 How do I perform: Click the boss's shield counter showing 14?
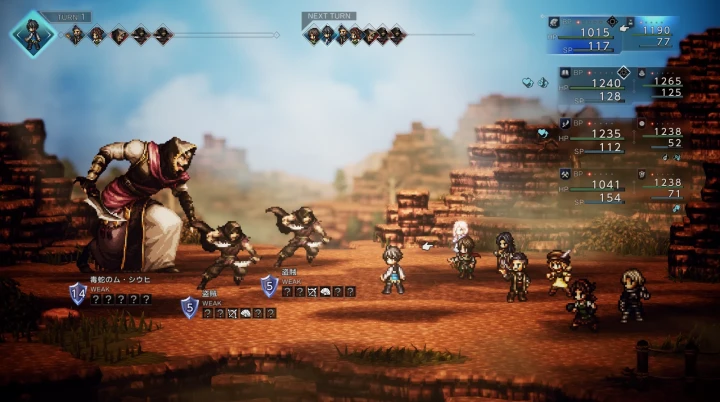click(78, 293)
